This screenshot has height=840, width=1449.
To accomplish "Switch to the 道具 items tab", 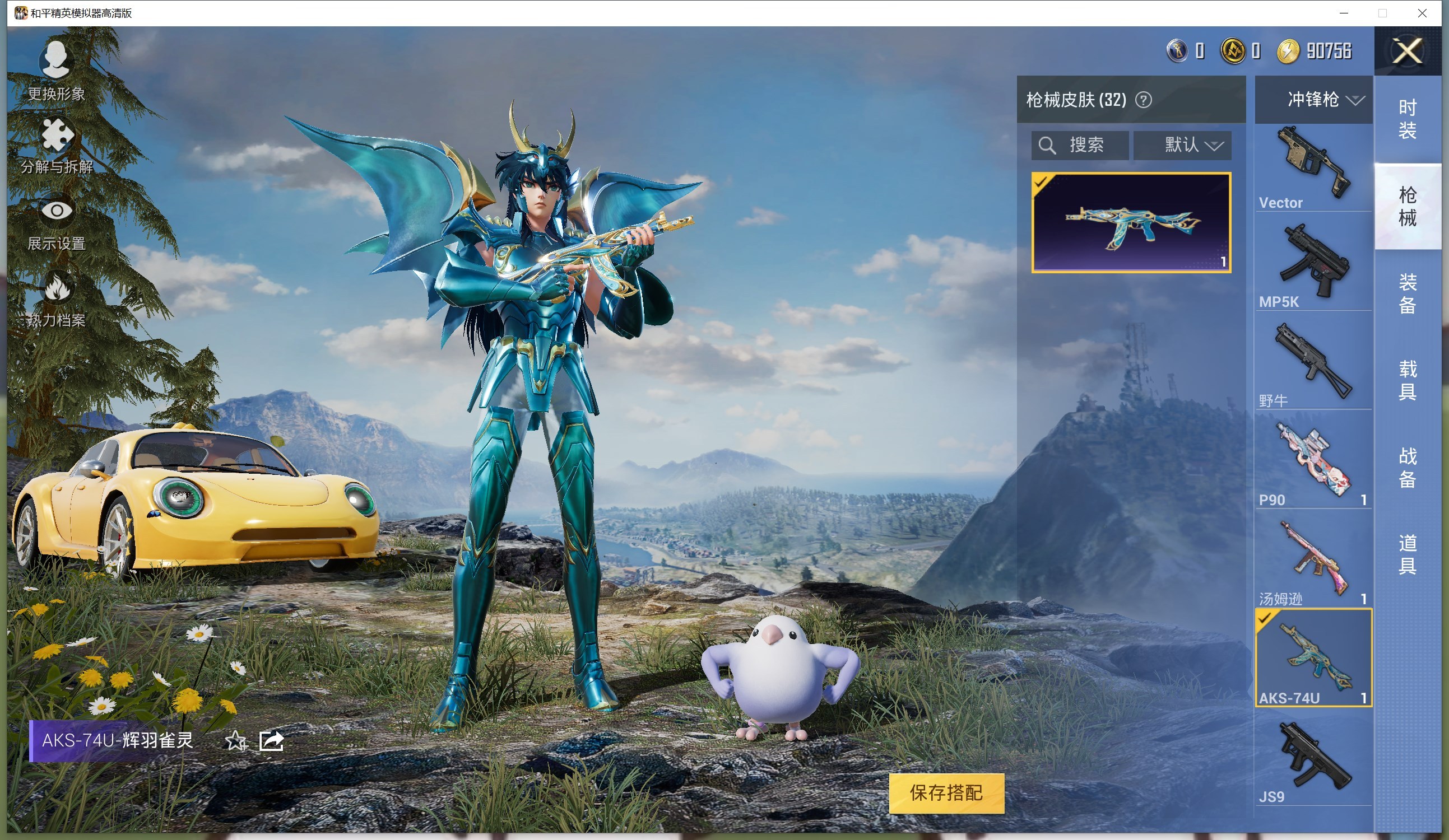I will tap(1407, 554).
